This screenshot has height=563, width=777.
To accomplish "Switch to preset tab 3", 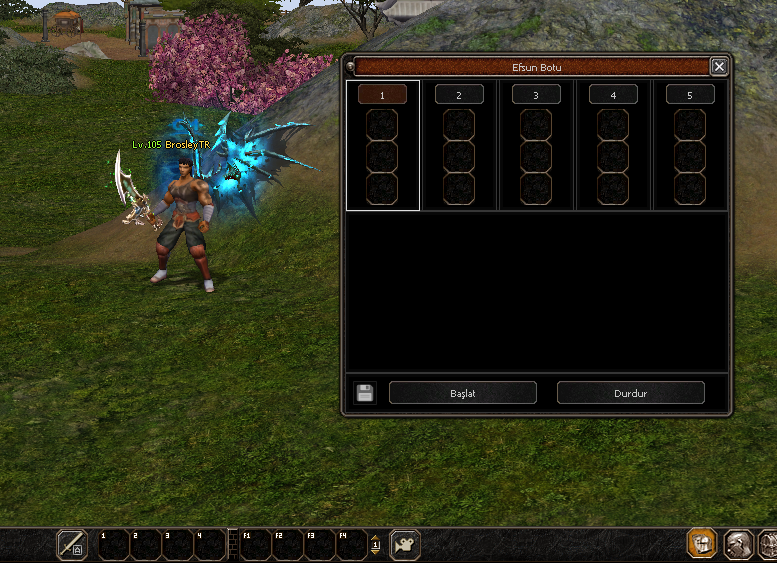I will coord(536,95).
